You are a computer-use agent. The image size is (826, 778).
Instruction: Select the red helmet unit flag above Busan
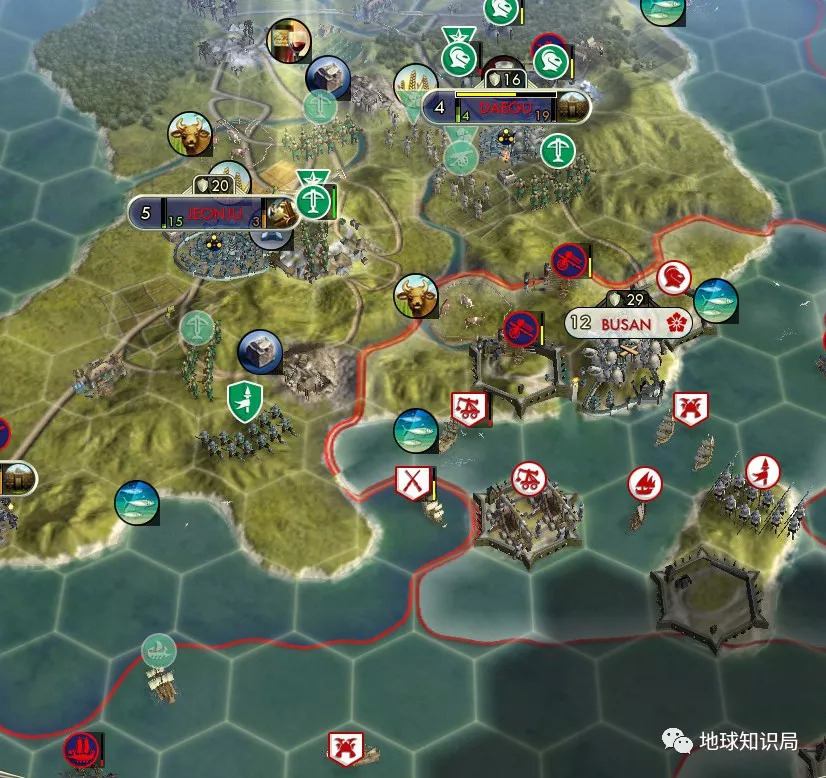(x=674, y=278)
